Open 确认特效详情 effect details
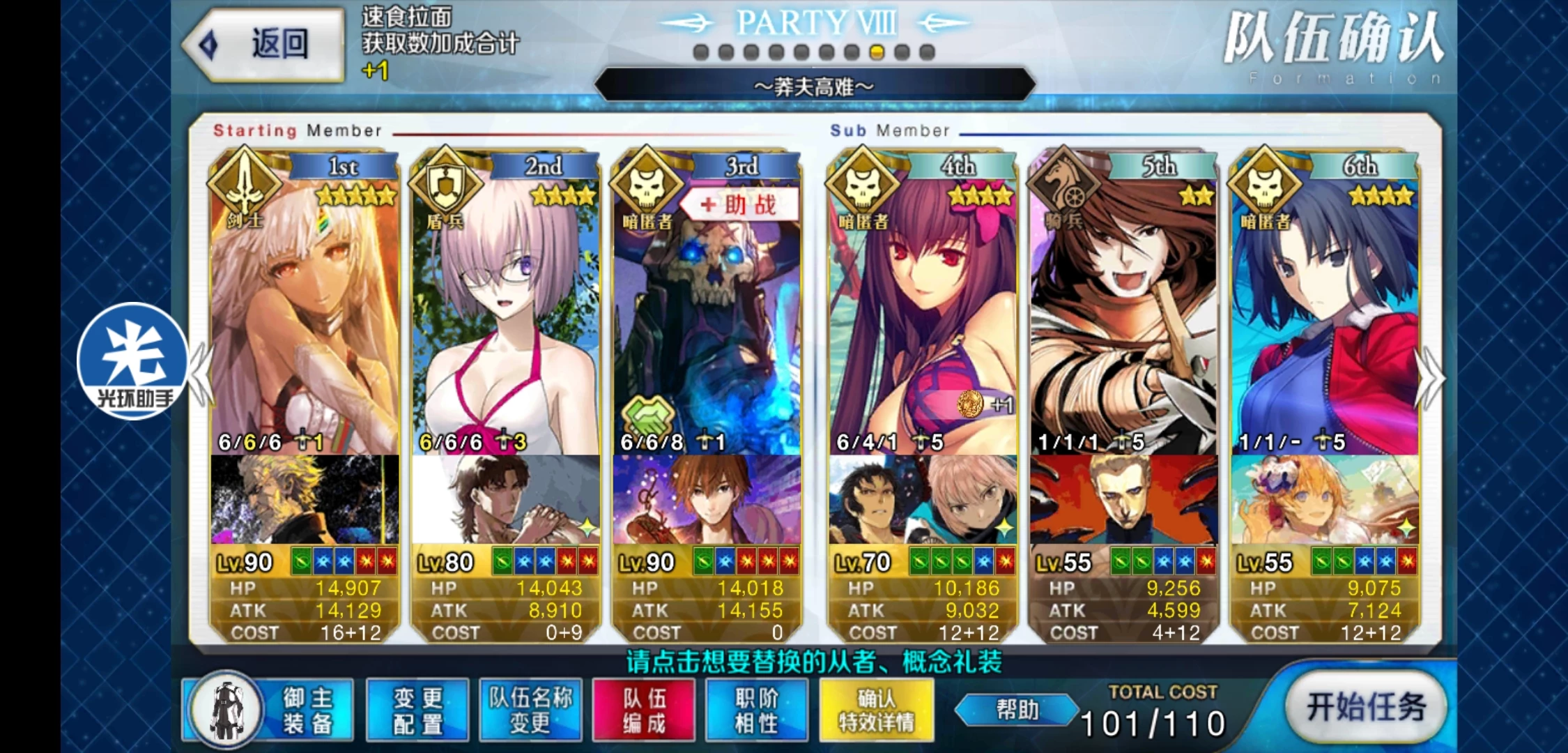Screen dimensions: 1568x753 [876, 710]
